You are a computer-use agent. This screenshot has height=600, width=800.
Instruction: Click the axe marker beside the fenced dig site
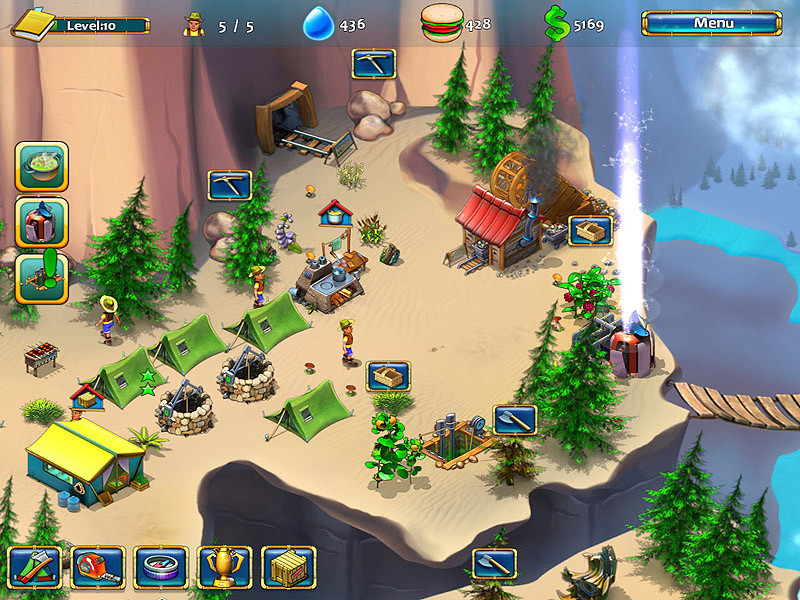click(515, 420)
